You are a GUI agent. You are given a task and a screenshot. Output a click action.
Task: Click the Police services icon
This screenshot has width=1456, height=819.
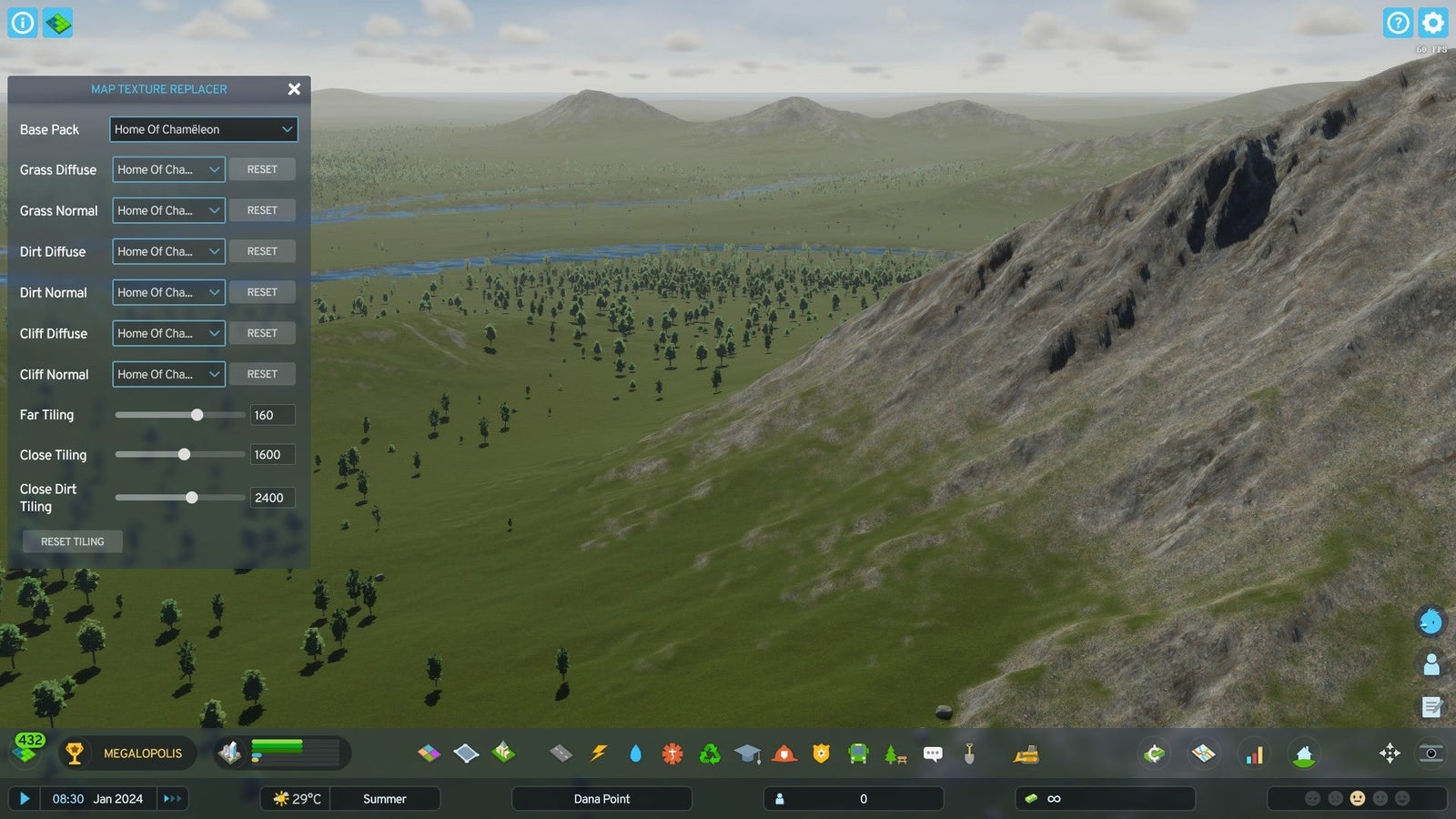coord(821,753)
